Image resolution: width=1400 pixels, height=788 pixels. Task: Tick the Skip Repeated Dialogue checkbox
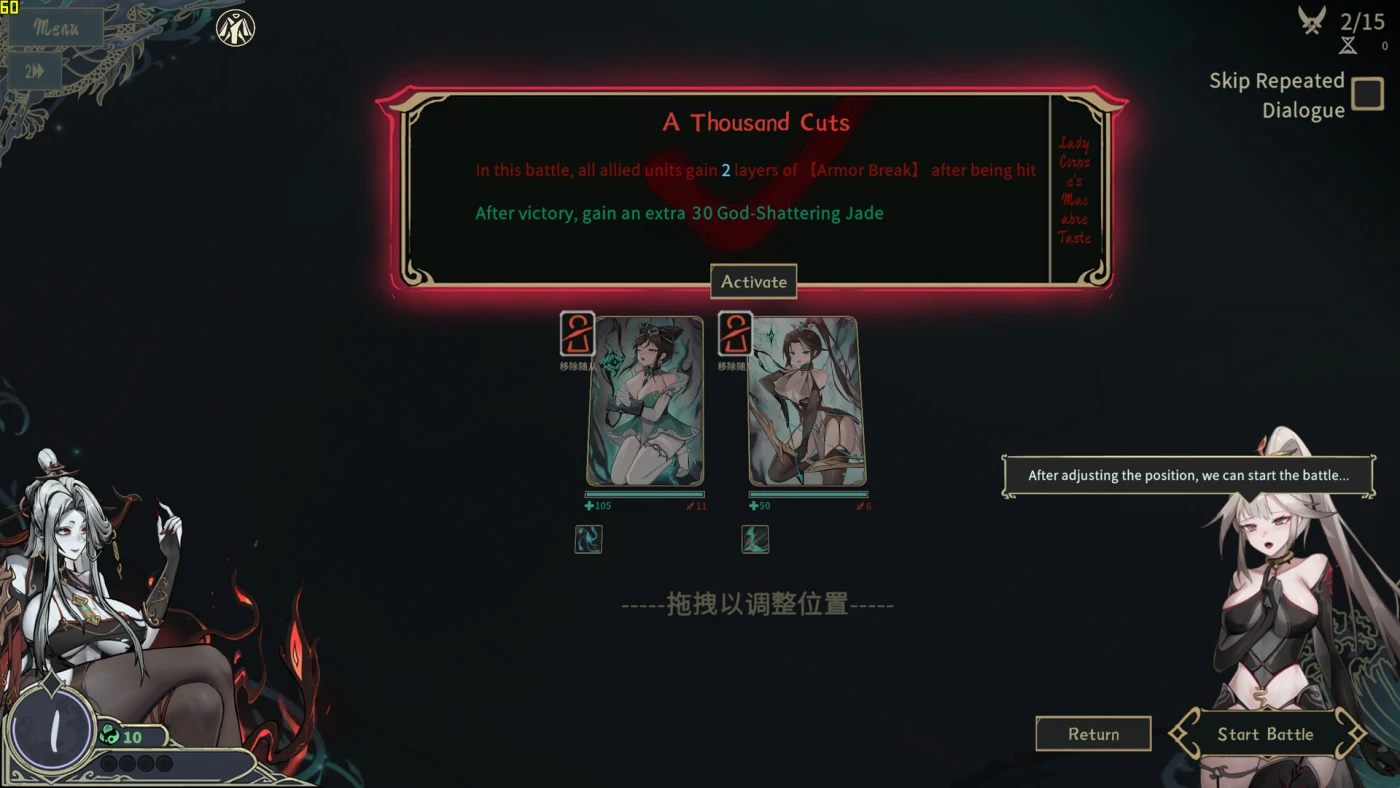pos(1367,94)
